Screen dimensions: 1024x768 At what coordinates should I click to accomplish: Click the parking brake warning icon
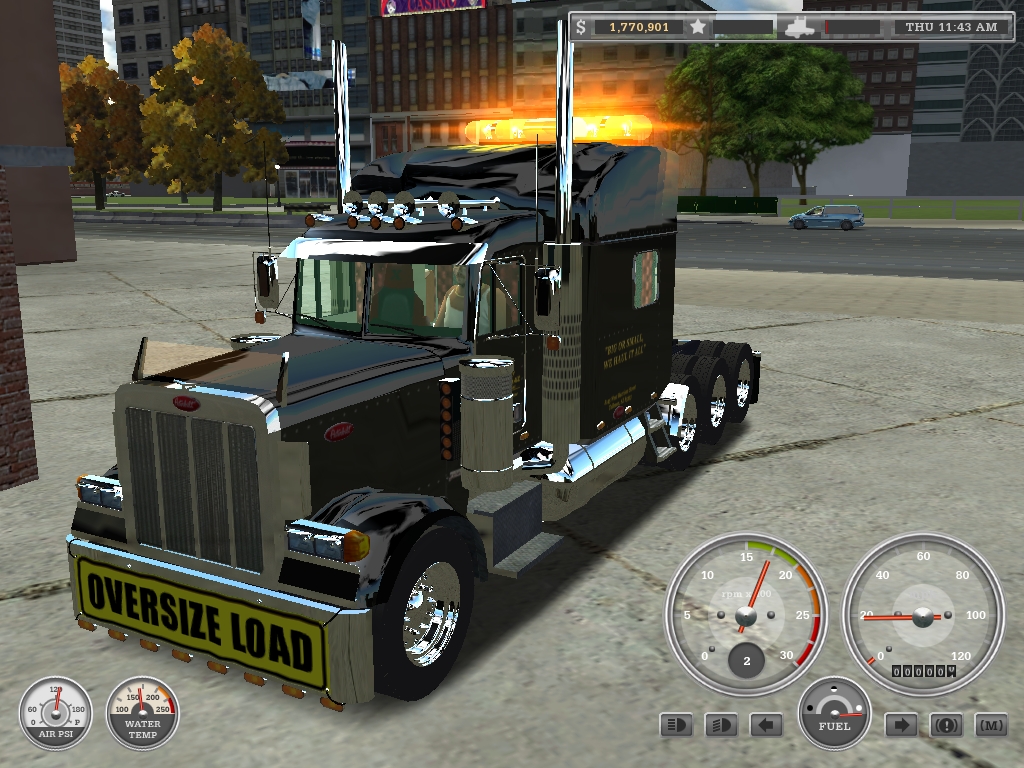tap(946, 724)
